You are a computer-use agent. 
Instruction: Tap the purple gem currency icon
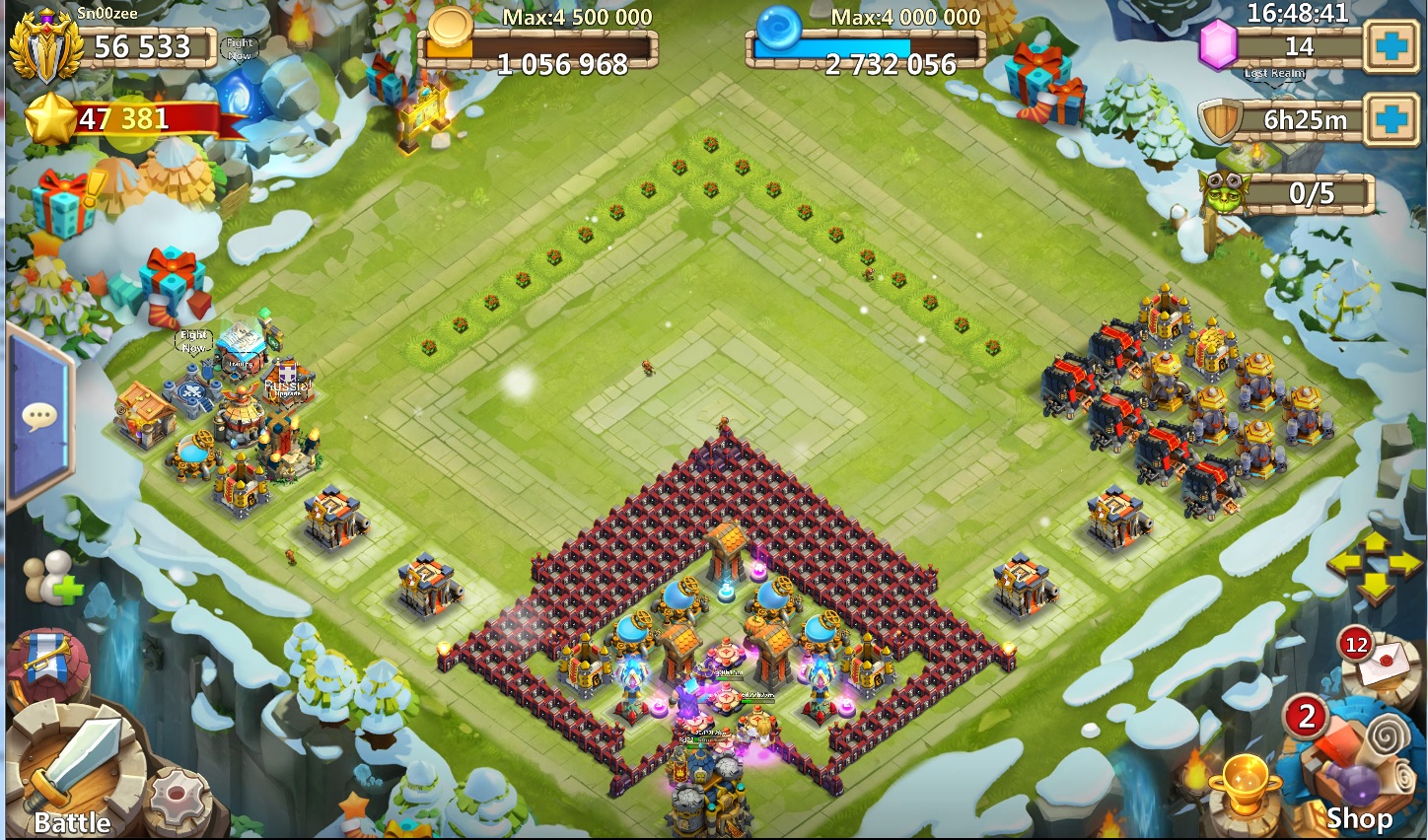(1219, 45)
